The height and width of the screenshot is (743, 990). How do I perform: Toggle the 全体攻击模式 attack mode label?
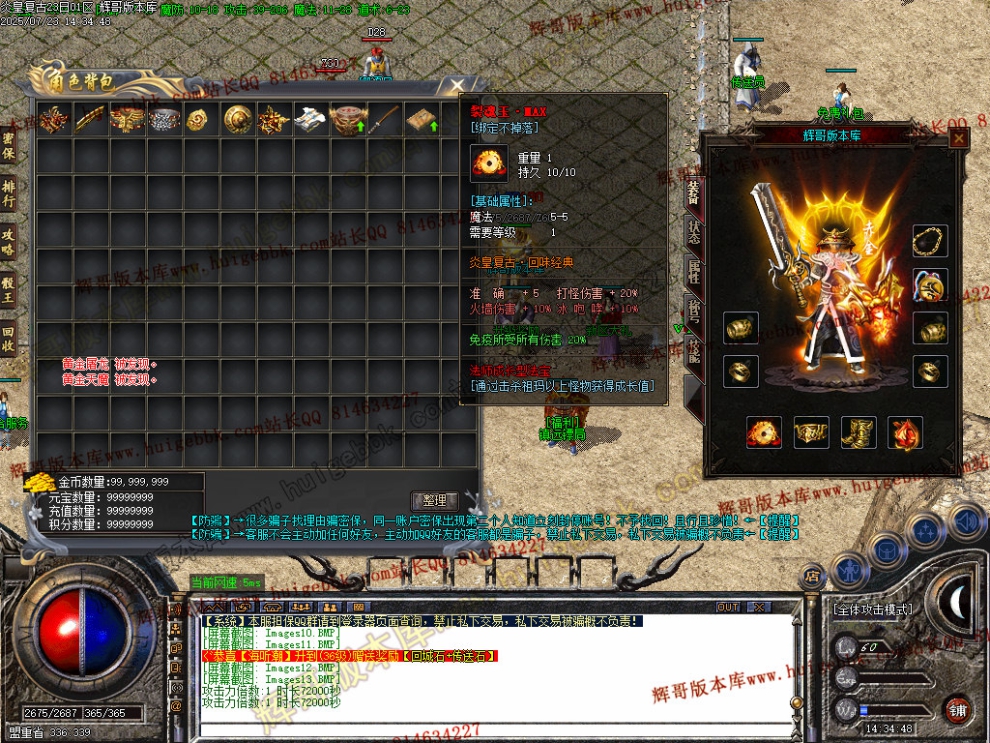(x=873, y=608)
